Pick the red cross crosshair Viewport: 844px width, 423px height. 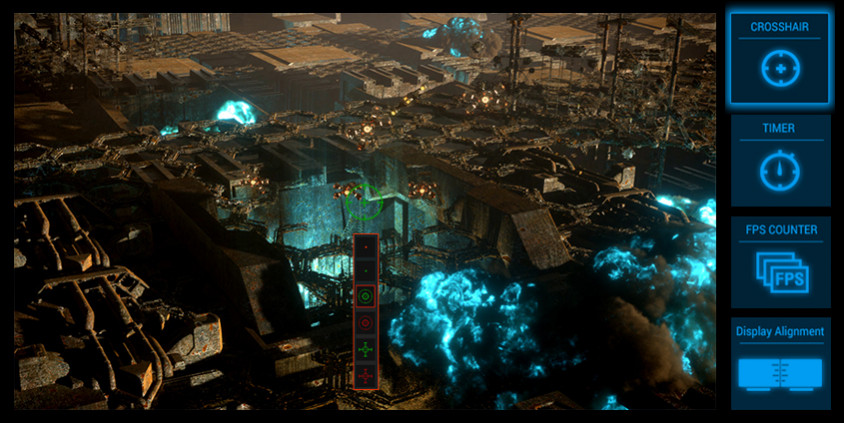pos(366,375)
